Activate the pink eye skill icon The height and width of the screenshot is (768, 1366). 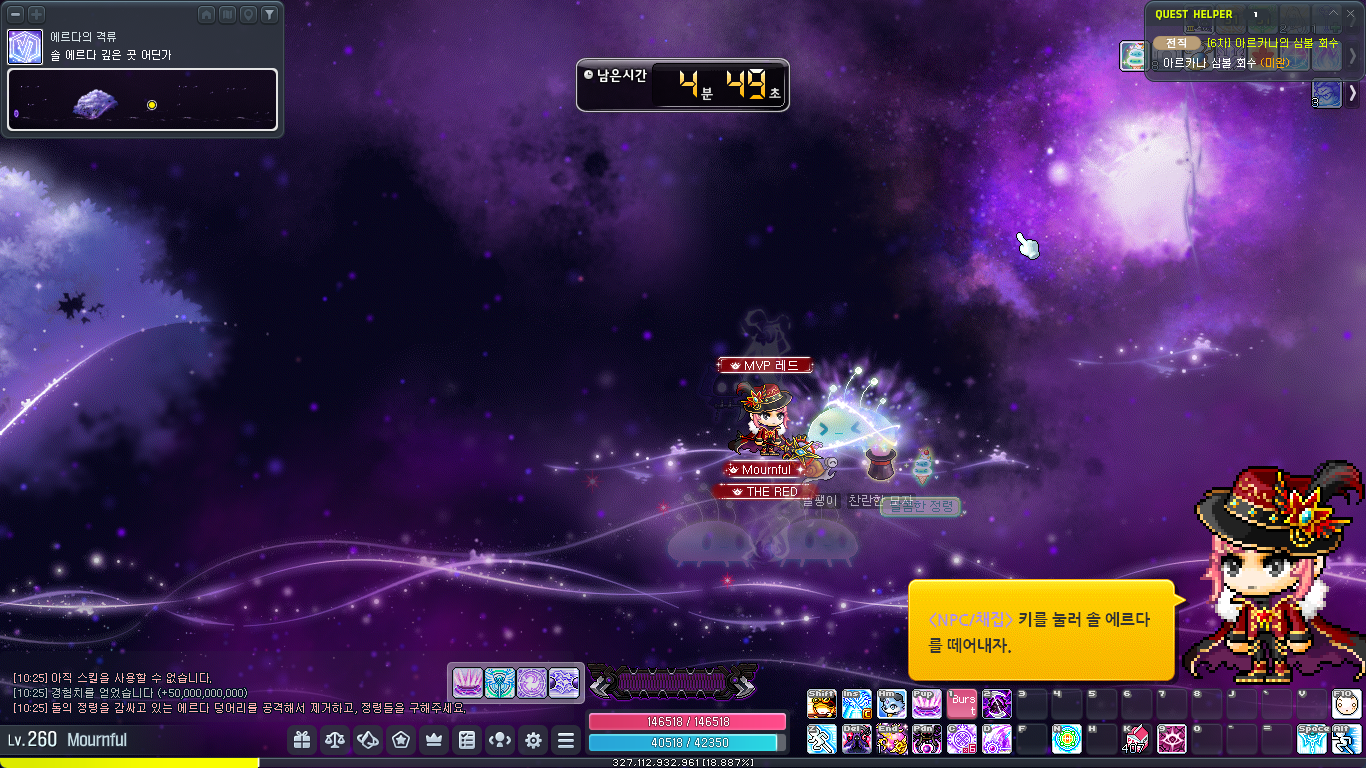(1171, 739)
